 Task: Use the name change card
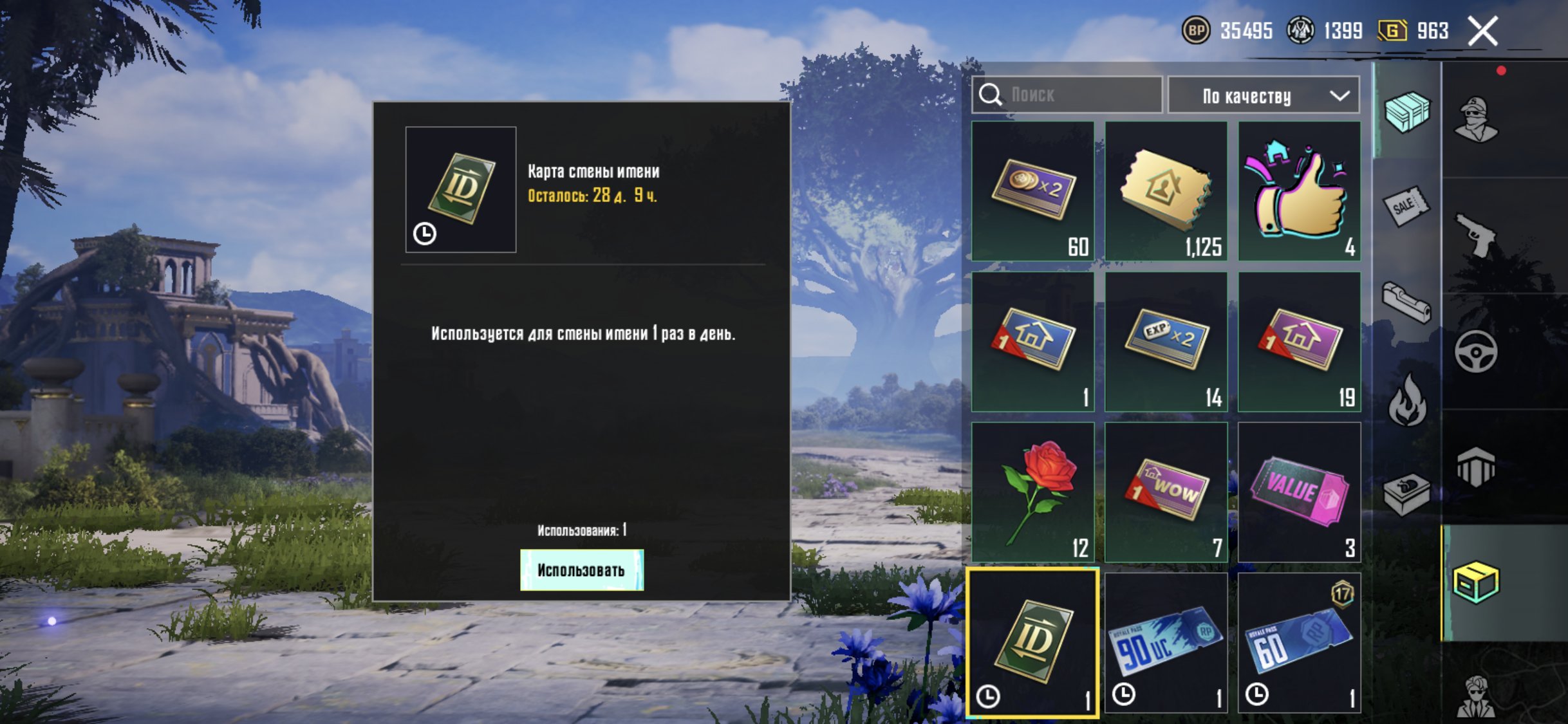coord(581,570)
